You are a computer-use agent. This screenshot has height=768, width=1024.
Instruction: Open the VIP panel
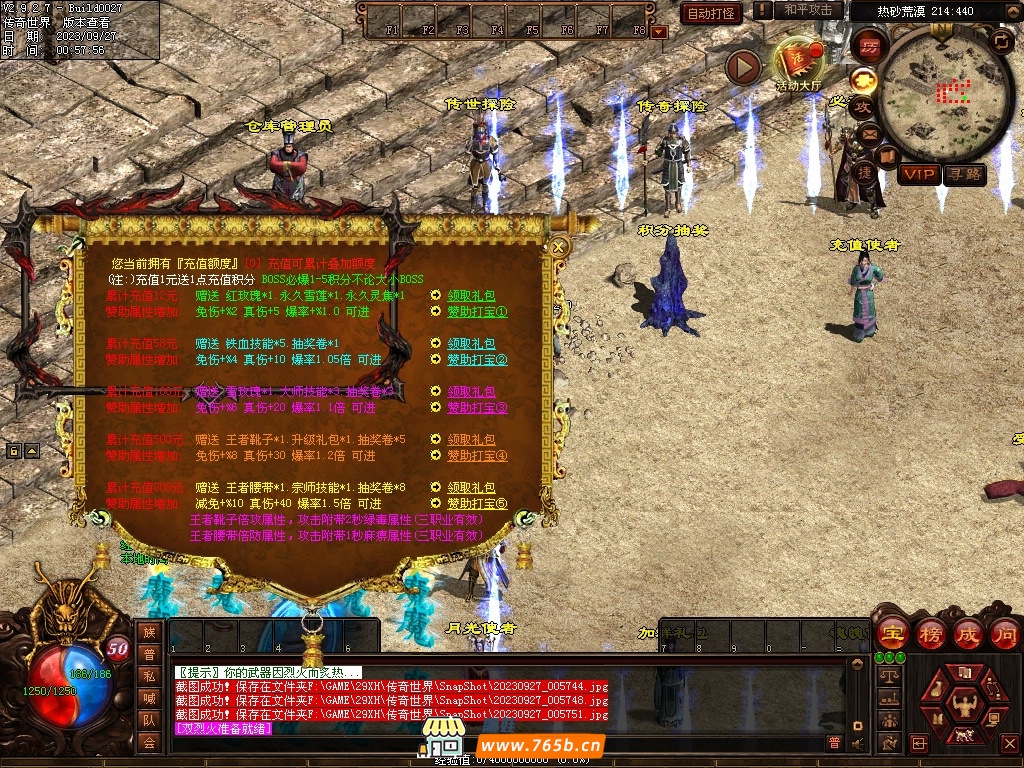pyautogui.click(x=917, y=174)
